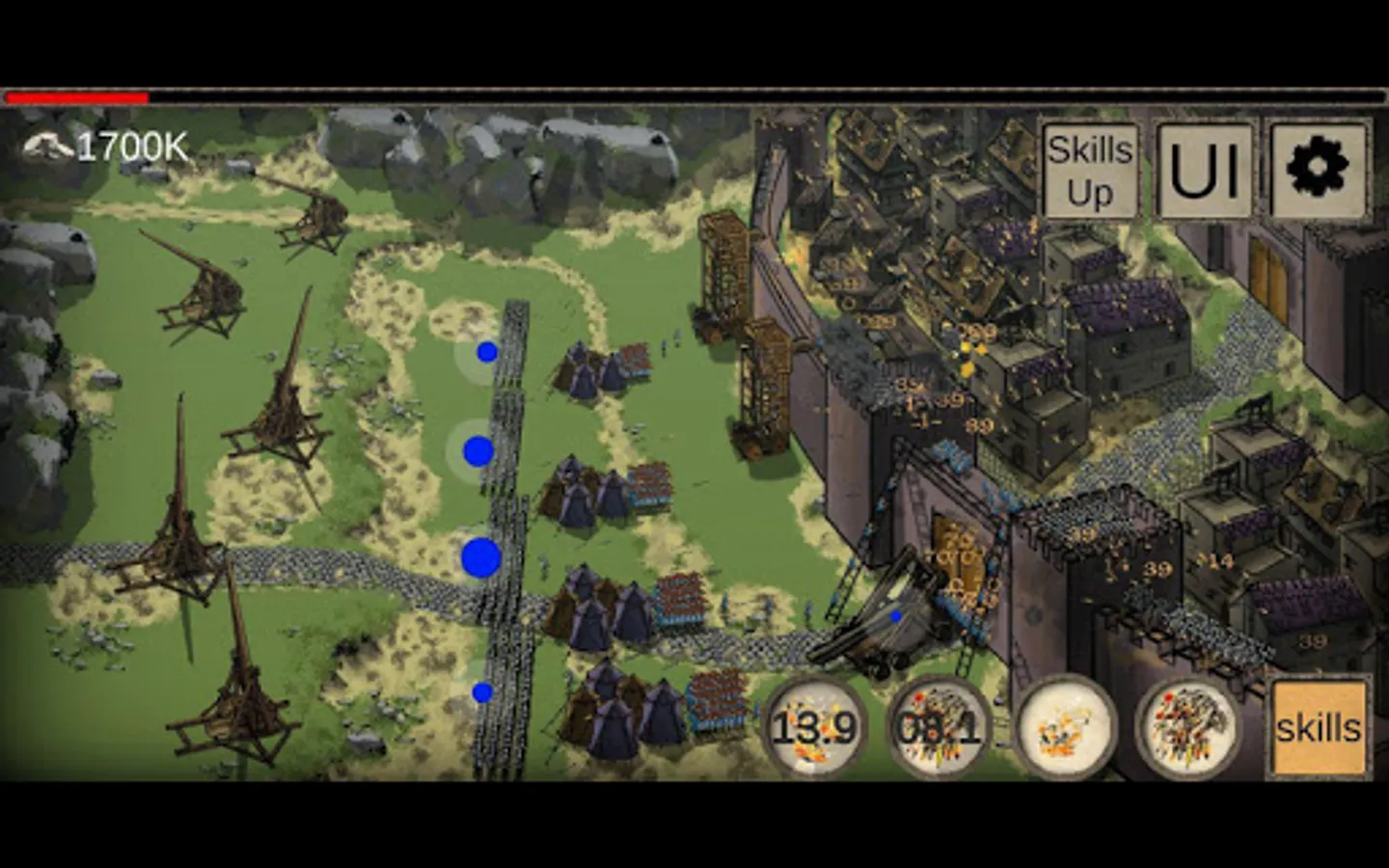
Task: Select the second blue circle from the top
Action: pos(476,447)
